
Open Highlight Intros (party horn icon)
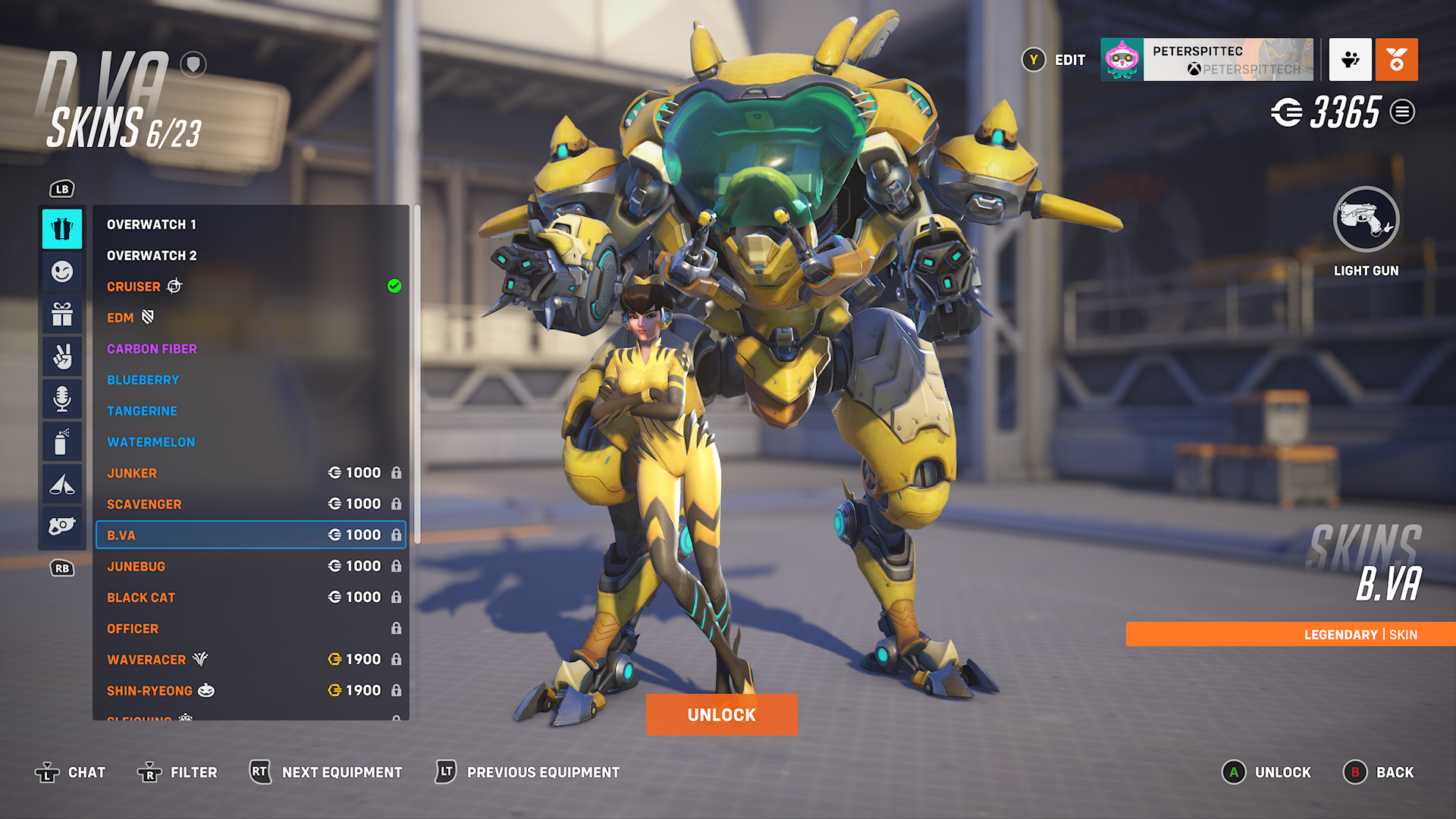click(x=62, y=483)
